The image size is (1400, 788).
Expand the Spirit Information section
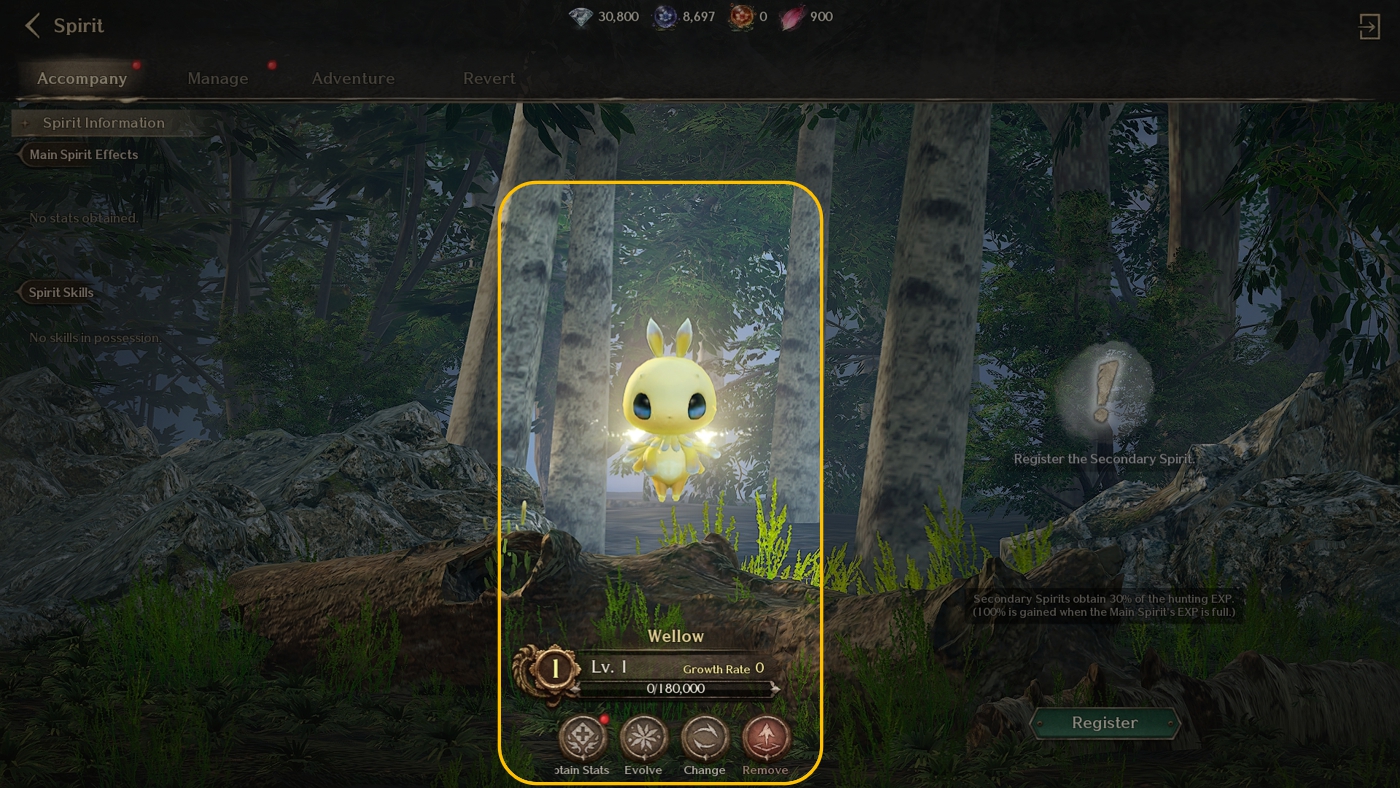(103, 123)
